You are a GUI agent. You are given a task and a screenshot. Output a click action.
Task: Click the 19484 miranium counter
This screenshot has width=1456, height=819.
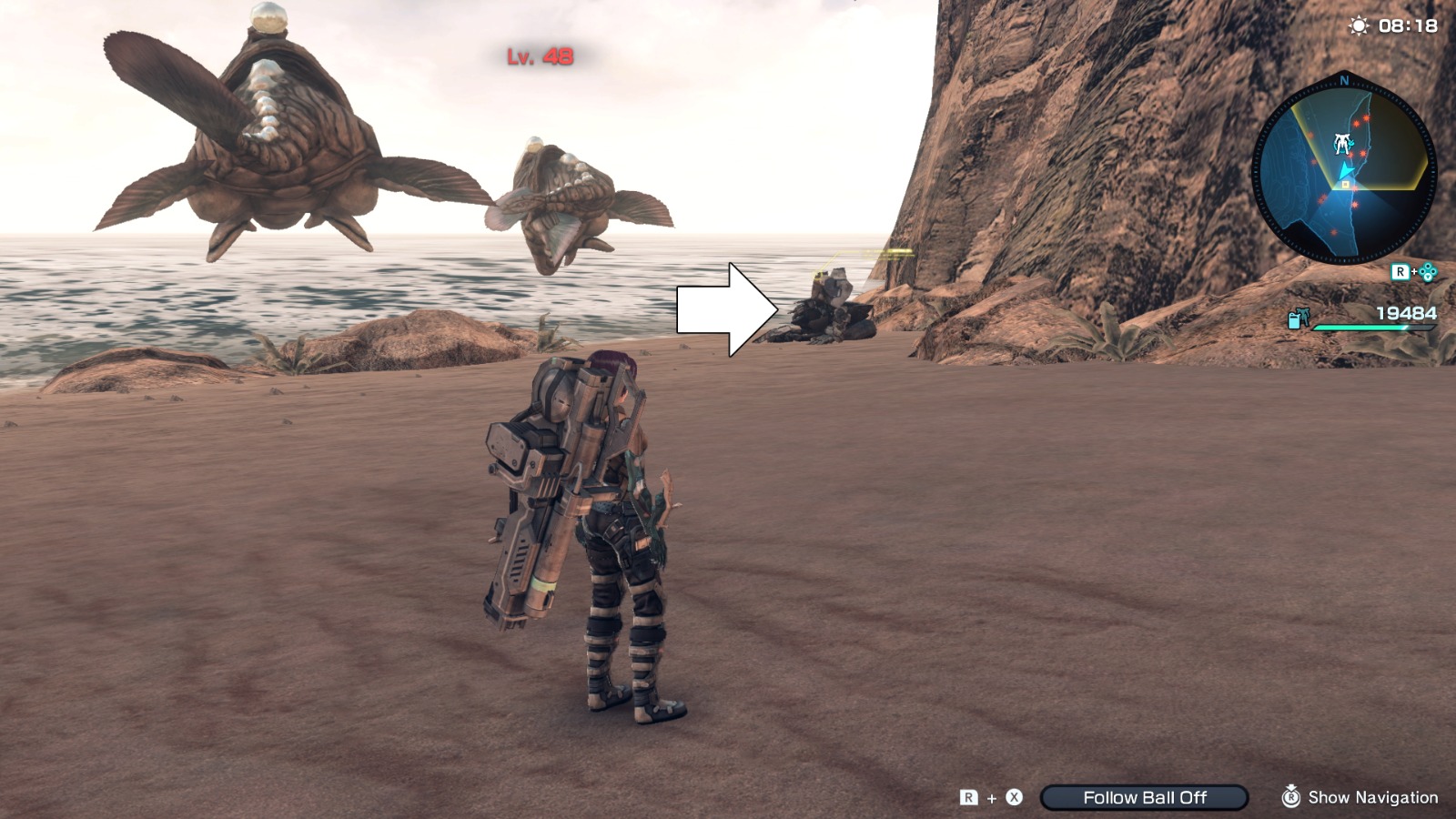coord(1405,313)
